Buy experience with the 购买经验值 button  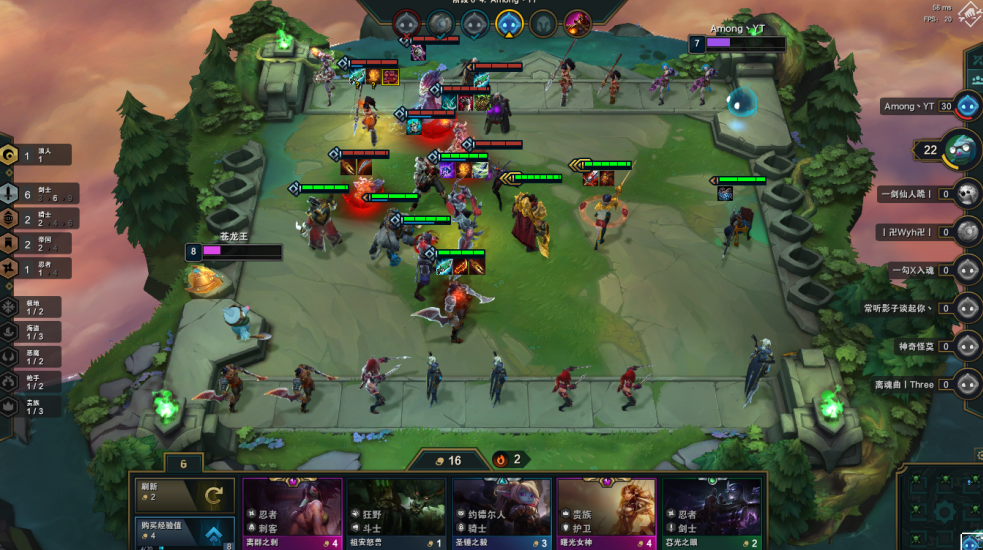[x=186, y=532]
